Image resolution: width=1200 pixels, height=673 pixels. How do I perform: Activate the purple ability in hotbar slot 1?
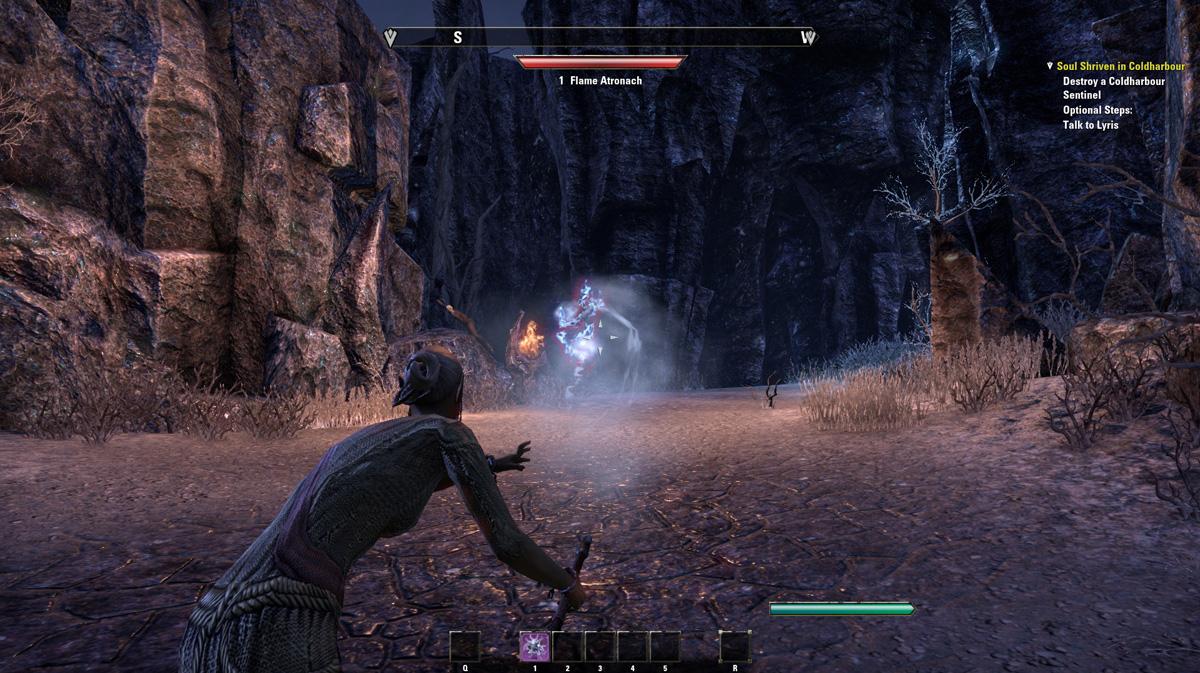[x=535, y=647]
